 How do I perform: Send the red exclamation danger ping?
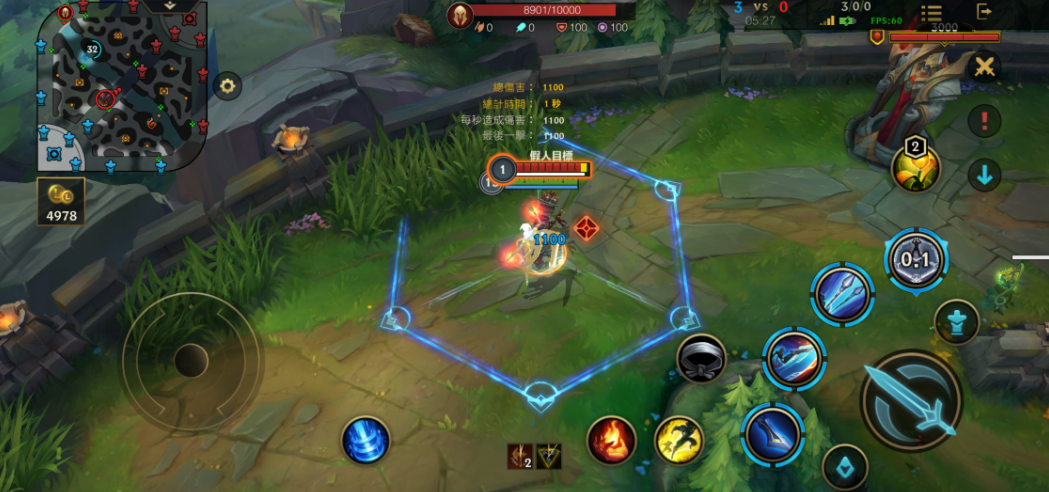(x=985, y=122)
